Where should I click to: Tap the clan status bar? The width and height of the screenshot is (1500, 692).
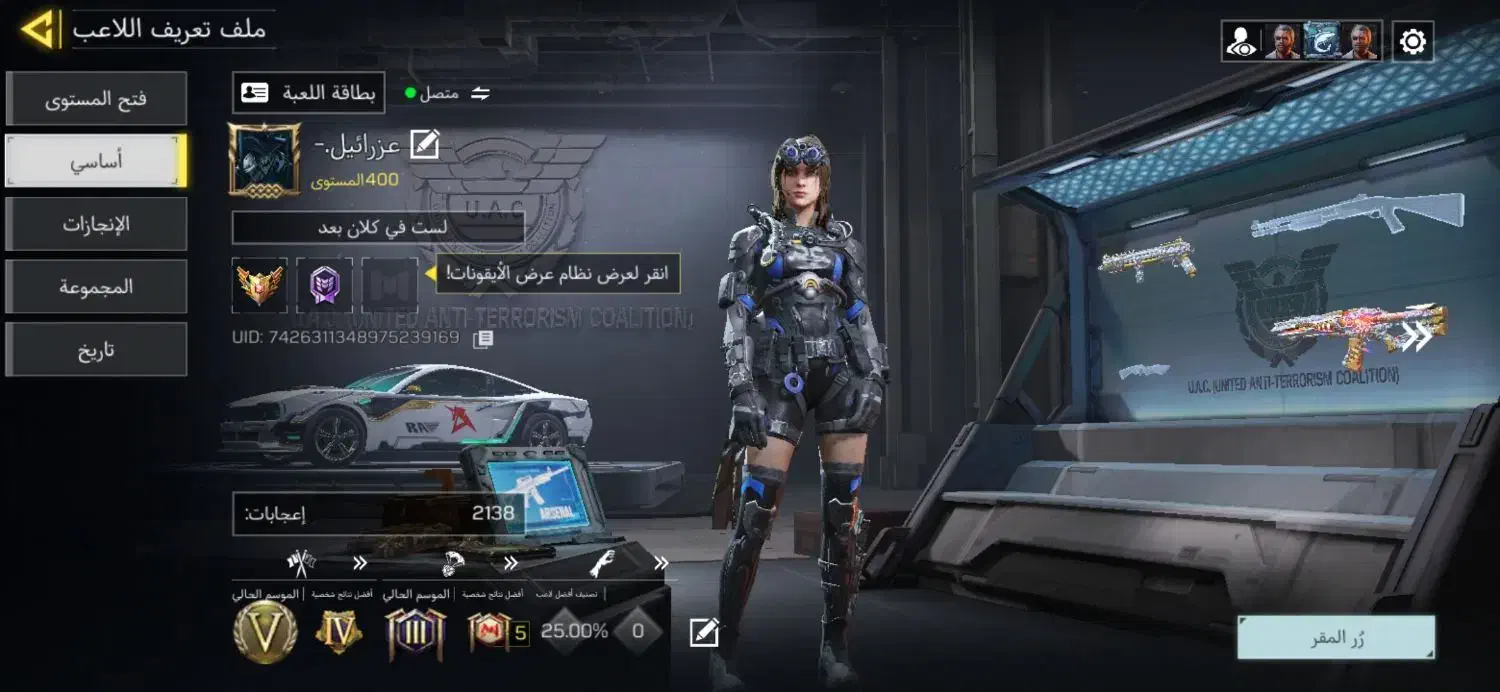pos(378,228)
